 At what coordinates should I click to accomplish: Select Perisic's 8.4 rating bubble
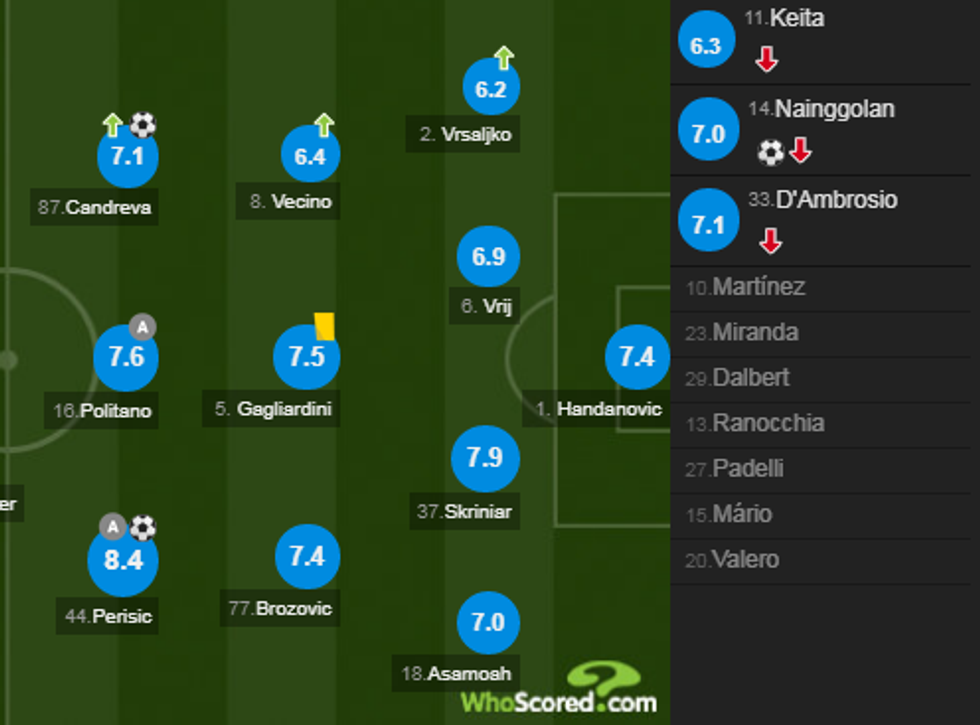pyautogui.click(x=123, y=560)
